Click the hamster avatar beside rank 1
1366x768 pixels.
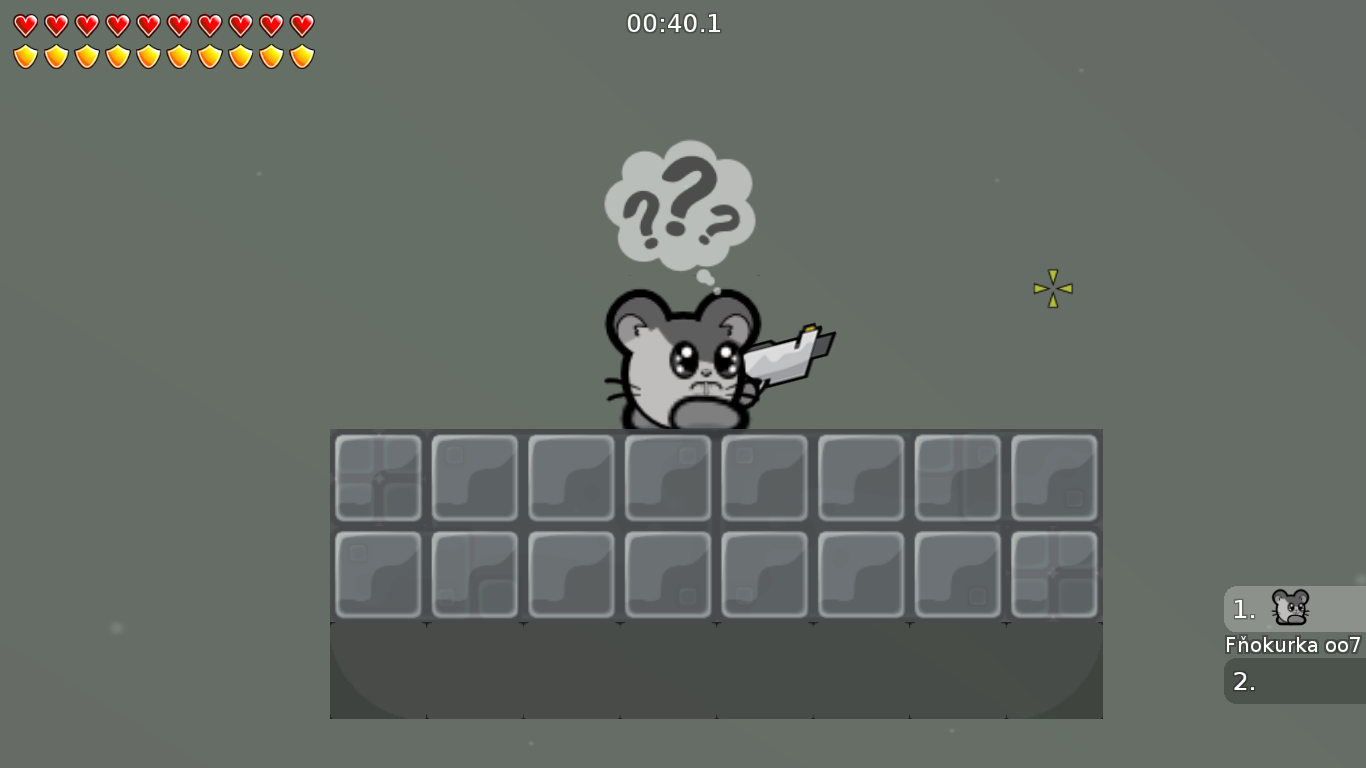coord(1290,608)
